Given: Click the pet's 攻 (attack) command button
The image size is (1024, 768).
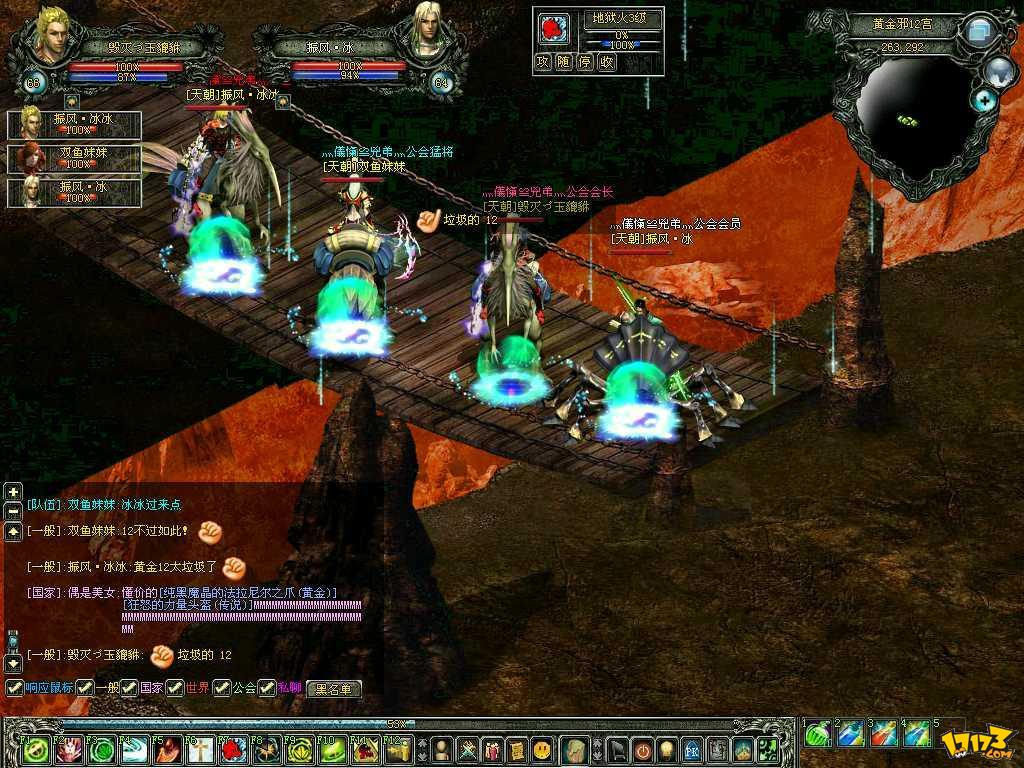Looking at the screenshot, I should tap(543, 62).
